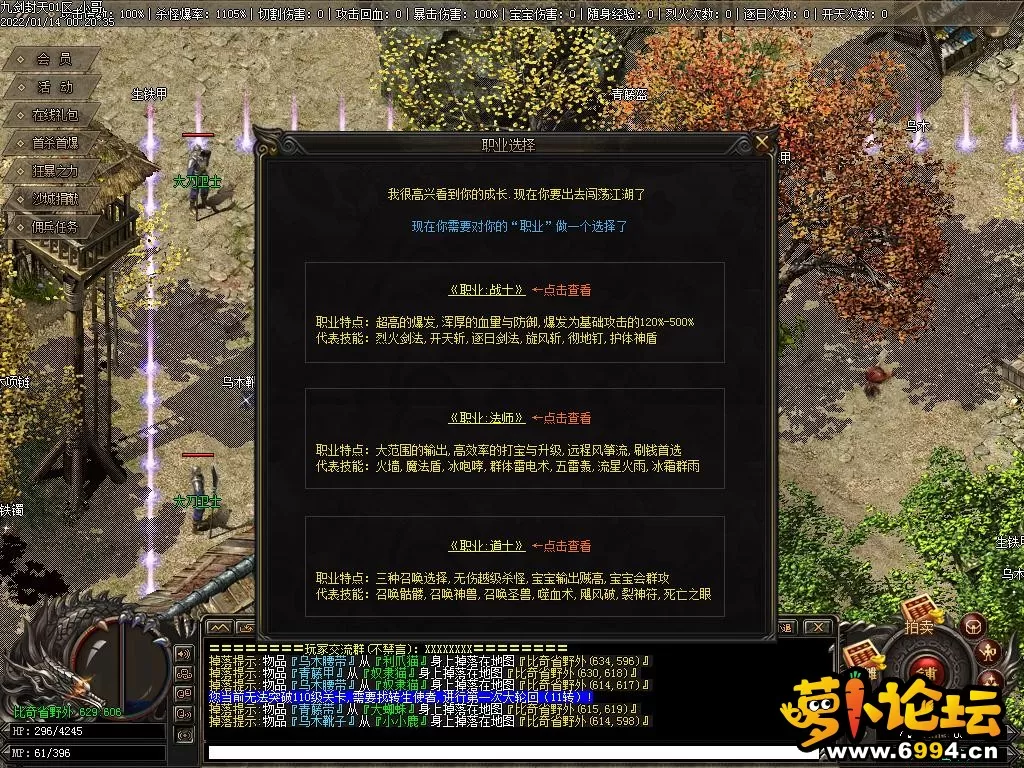1024x768 pixels.
Task: Open the 会员 membership menu
Action: click(x=53, y=59)
